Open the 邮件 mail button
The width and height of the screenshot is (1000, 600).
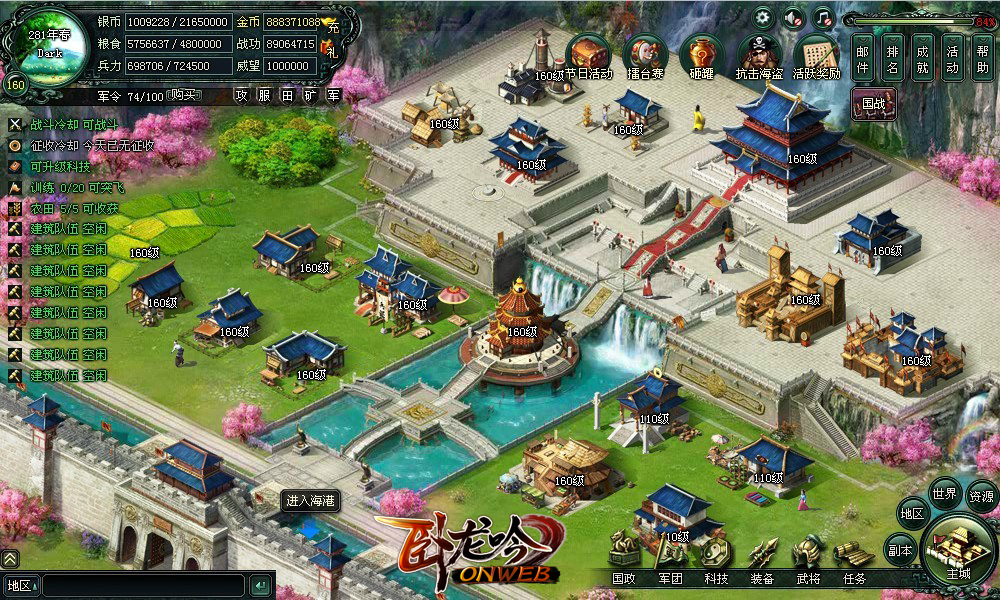[x=864, y=56]
